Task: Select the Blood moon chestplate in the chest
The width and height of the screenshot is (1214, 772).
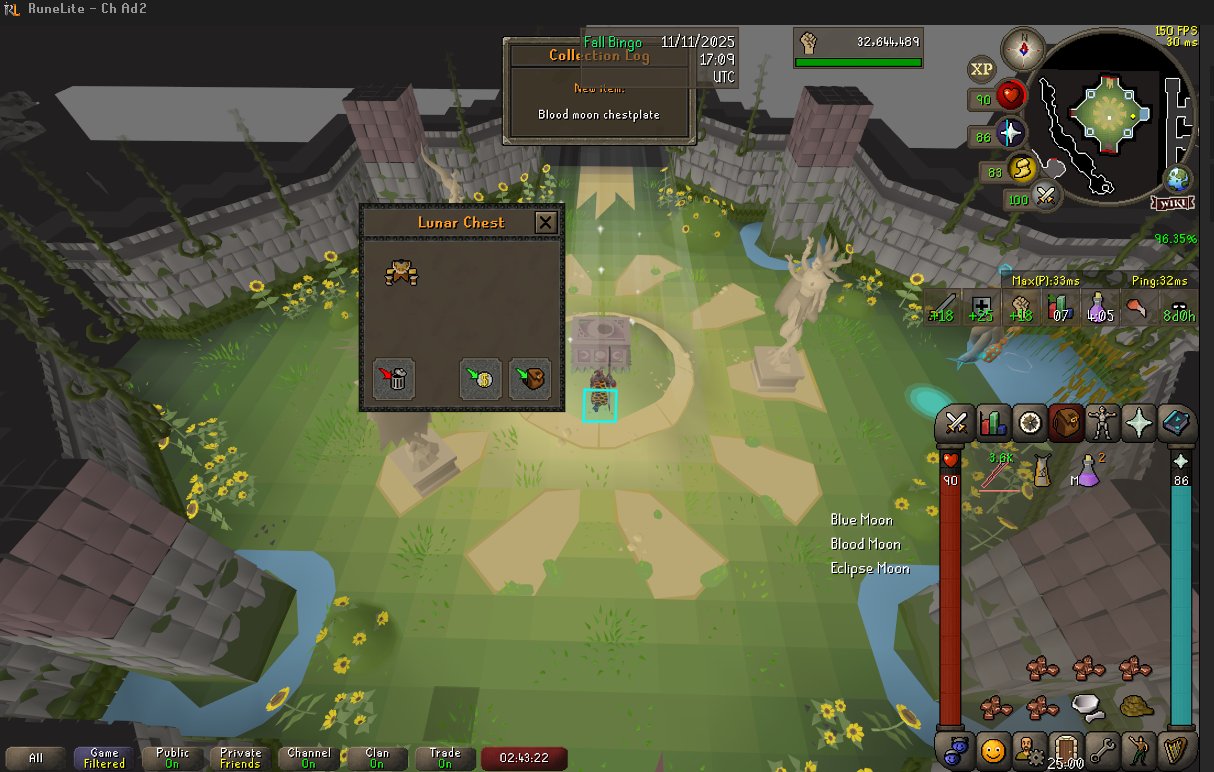Action: tap(401, 272)
